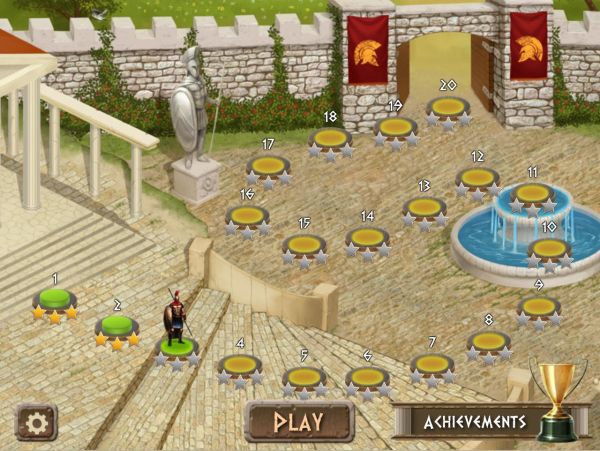Open the Achievements screen
600x451 pixels.
tap(475, 422)
